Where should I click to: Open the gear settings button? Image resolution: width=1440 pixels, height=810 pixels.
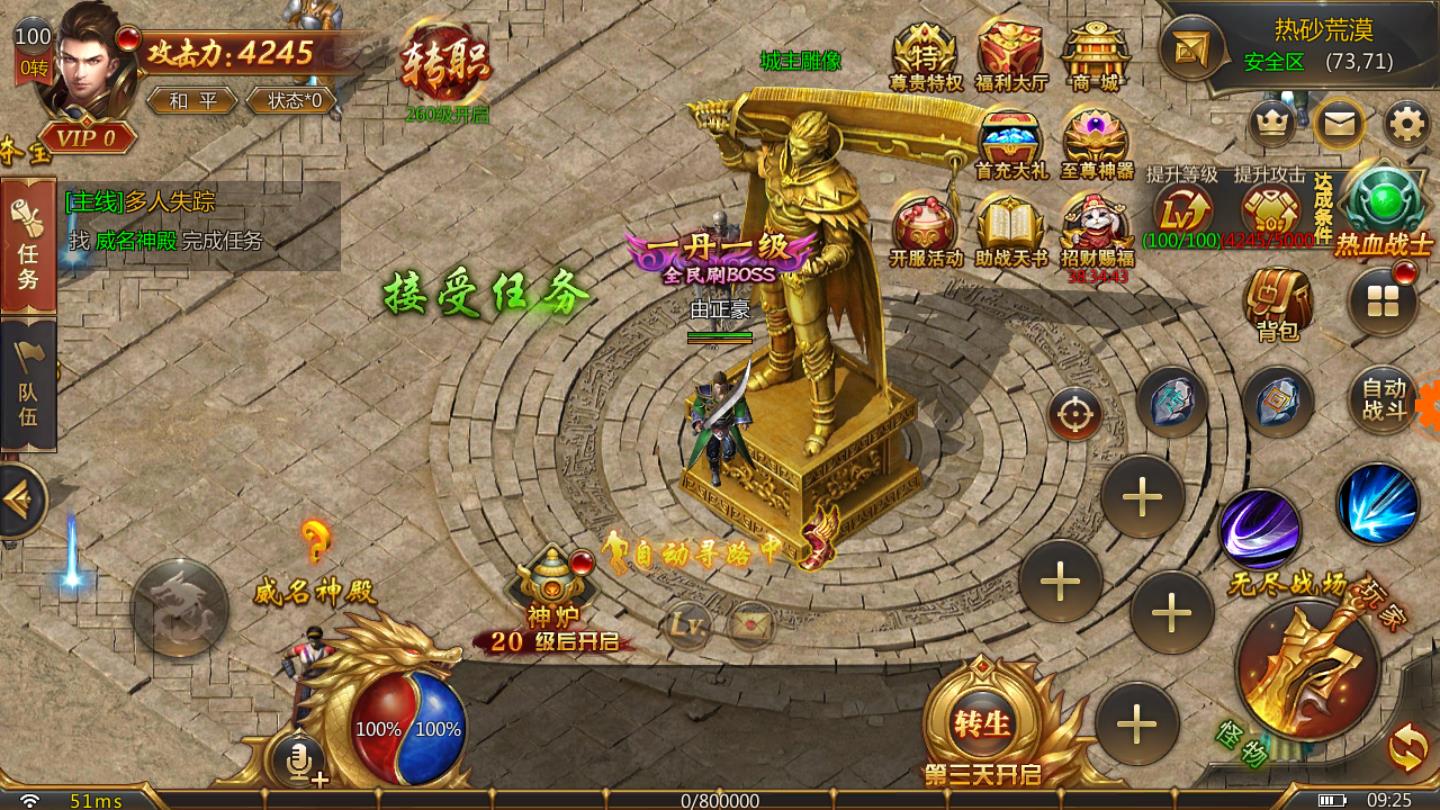(x=1407, y=125)
